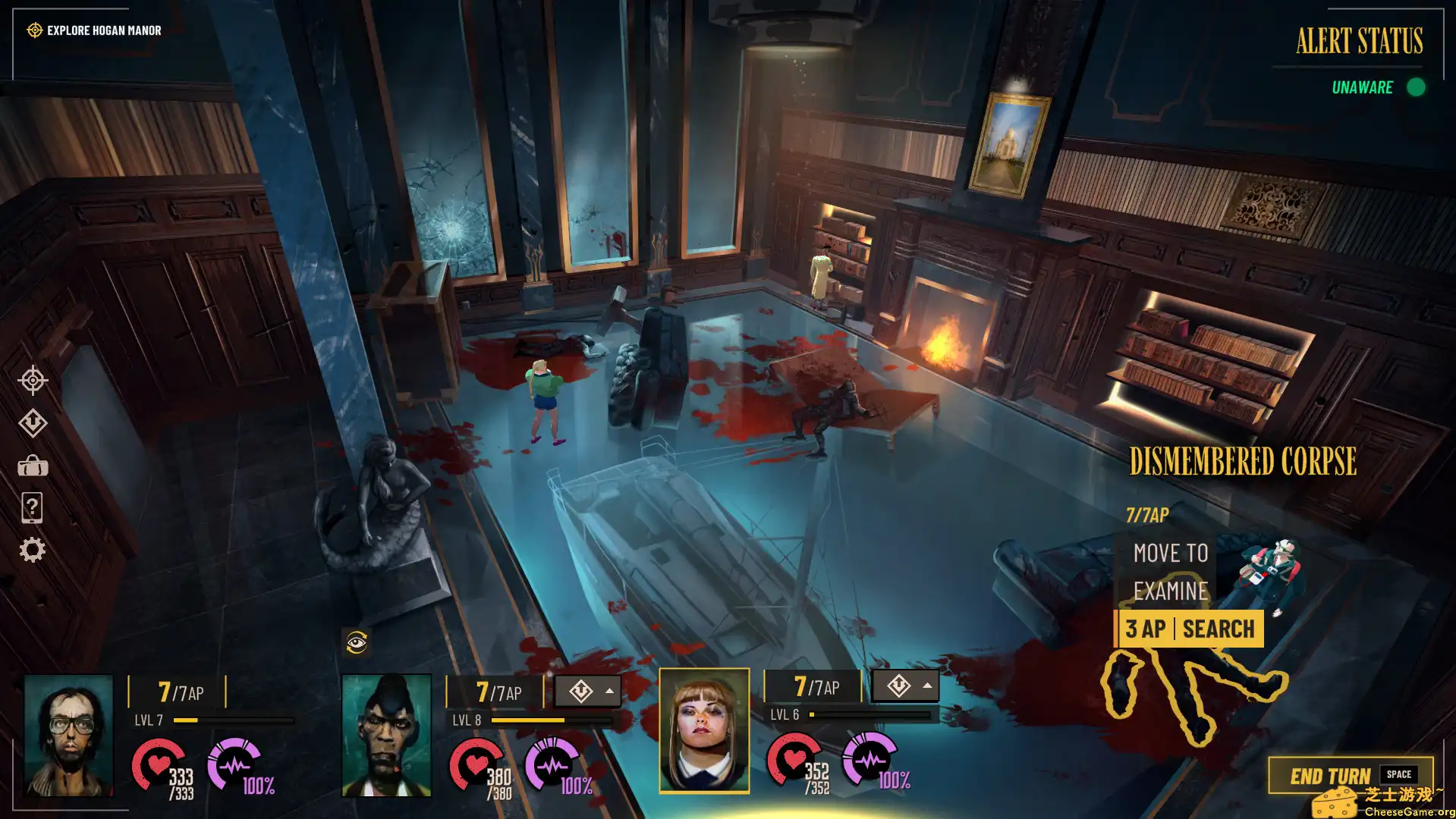Screen dimensions: 1456x819
Task: Select the mohawk character portrait
Action: pos(386,734)
